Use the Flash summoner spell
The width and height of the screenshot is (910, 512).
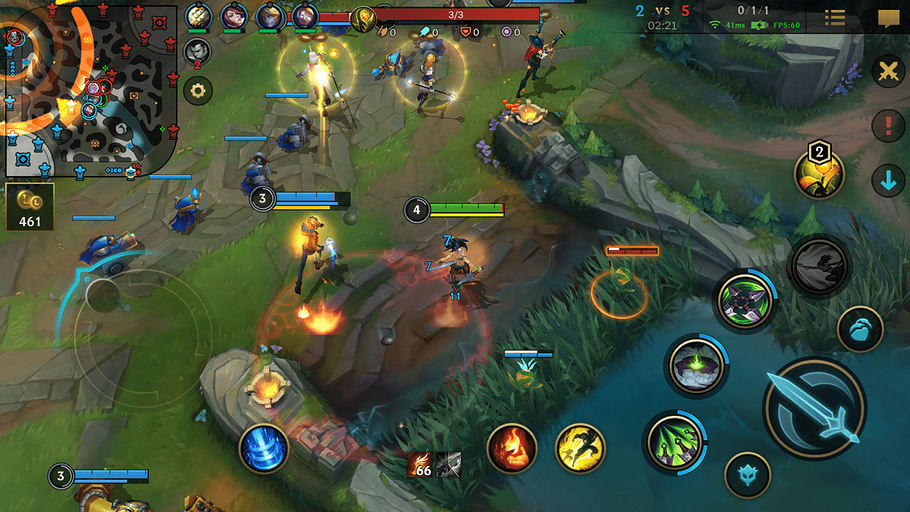580,448
